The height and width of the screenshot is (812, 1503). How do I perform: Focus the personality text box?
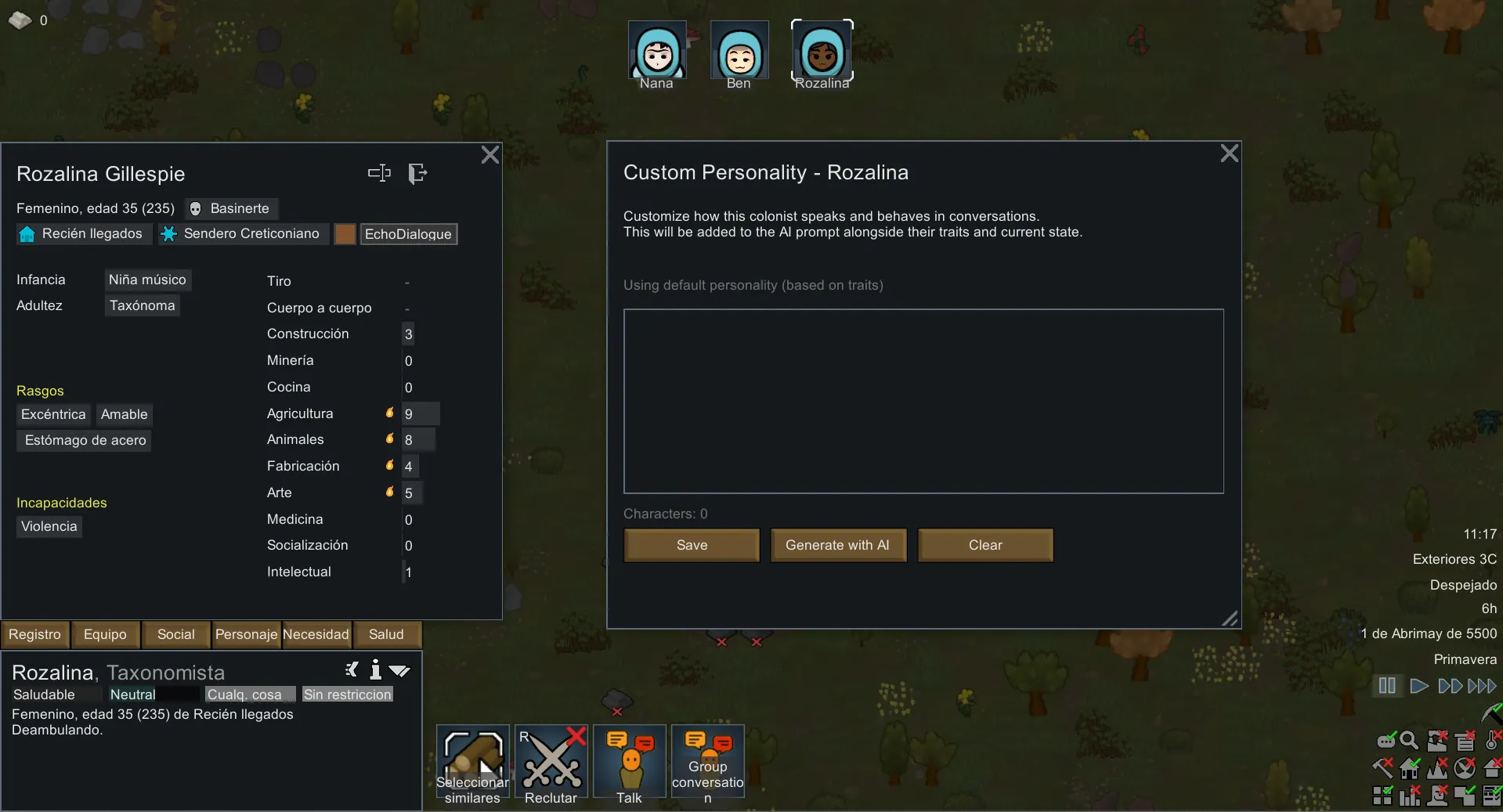(x=923, y=401)
